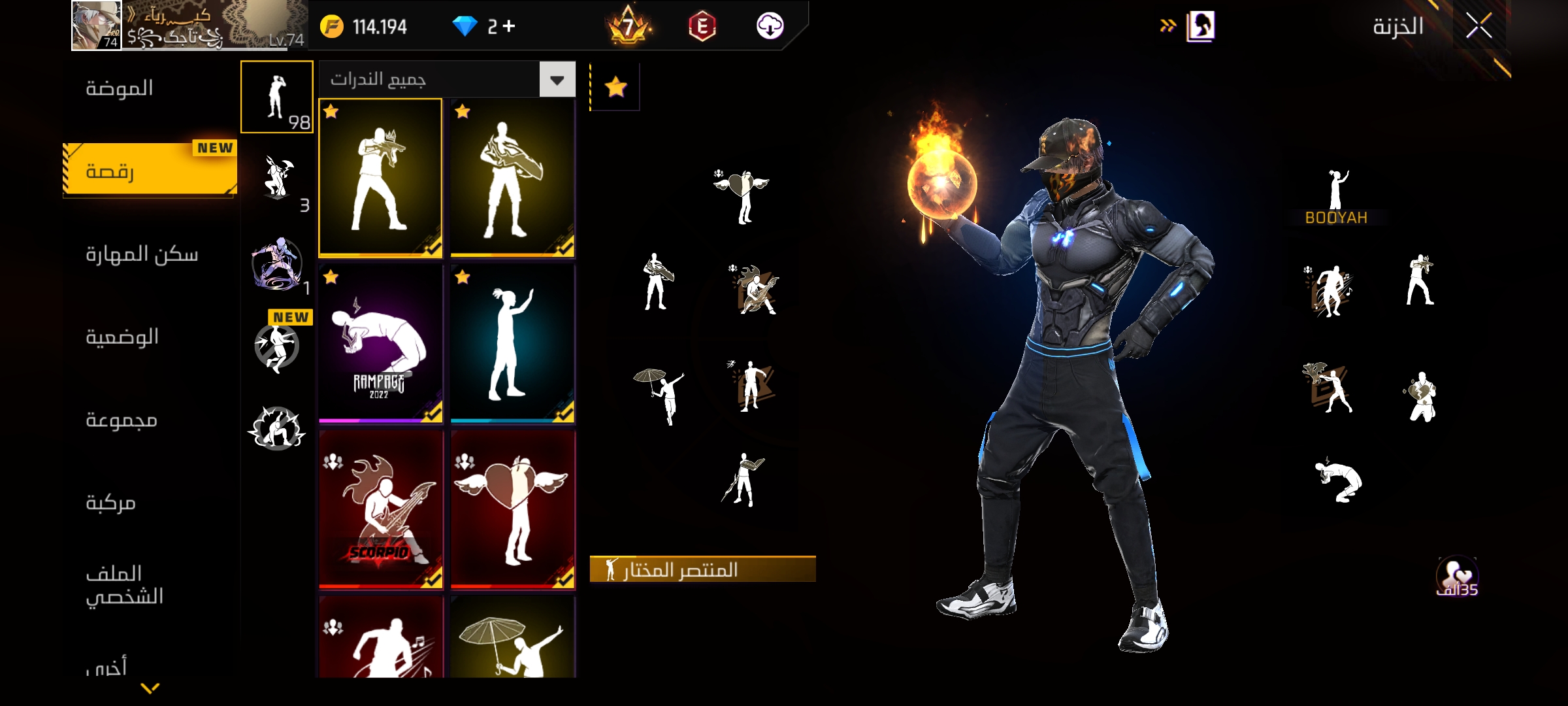Image resolution: width=1568 pixels, height=706 pixels.
Task: Pick the waving girl emote tile
Action: click(512, 344)
